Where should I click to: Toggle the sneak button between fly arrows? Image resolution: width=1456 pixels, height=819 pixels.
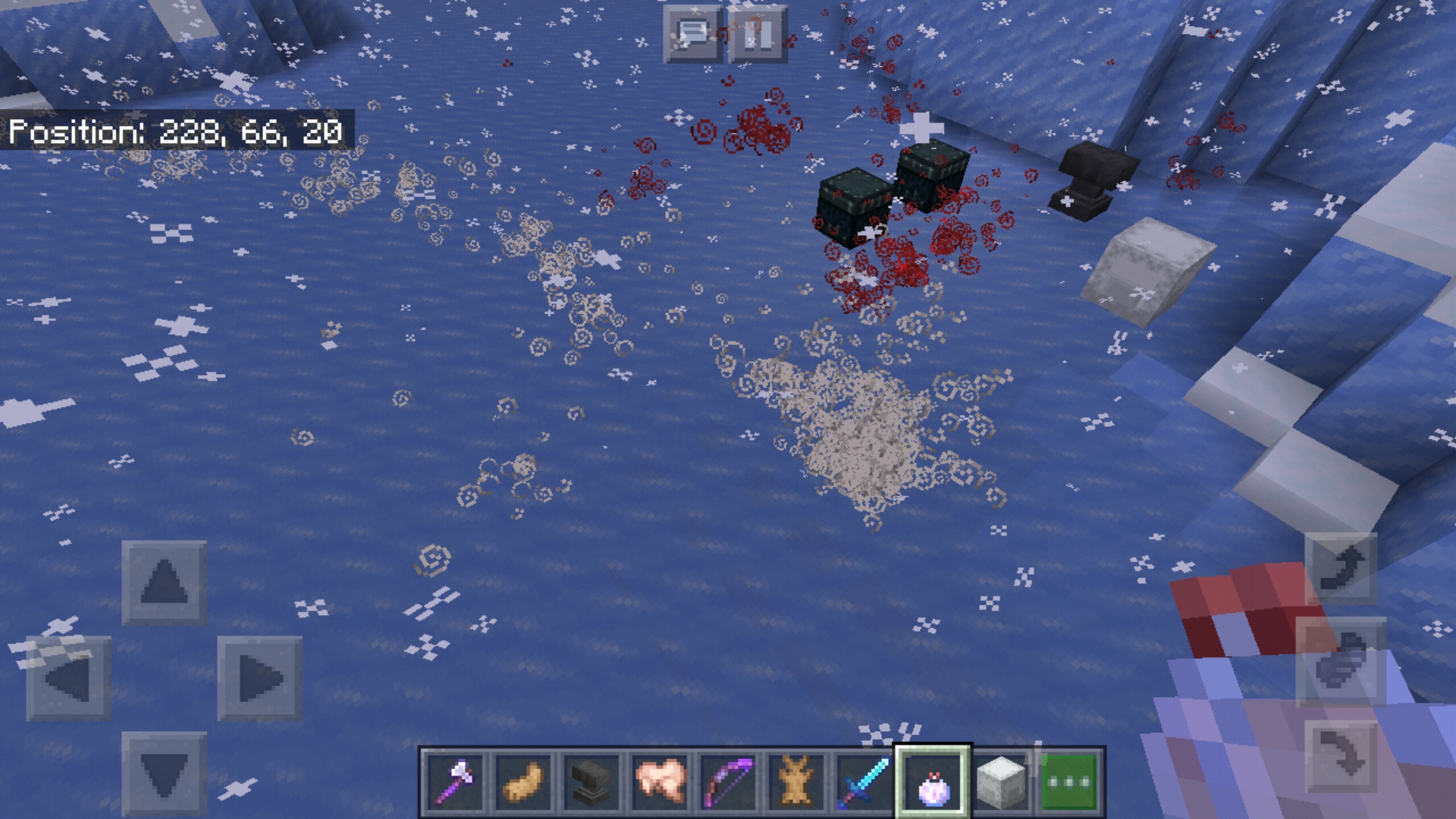point(1341,661)
